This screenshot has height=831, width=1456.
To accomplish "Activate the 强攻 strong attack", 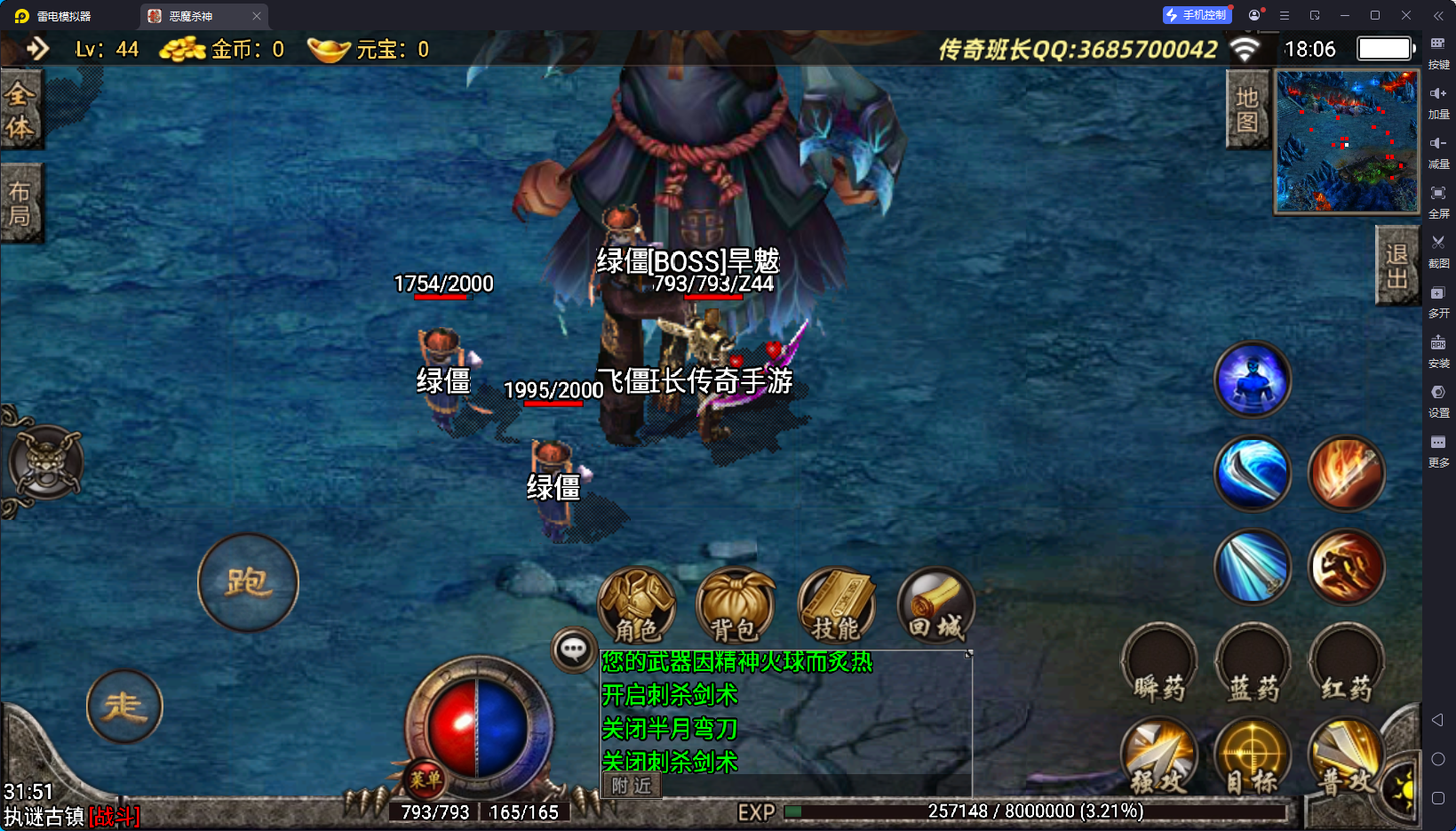I will (1159, 757).
